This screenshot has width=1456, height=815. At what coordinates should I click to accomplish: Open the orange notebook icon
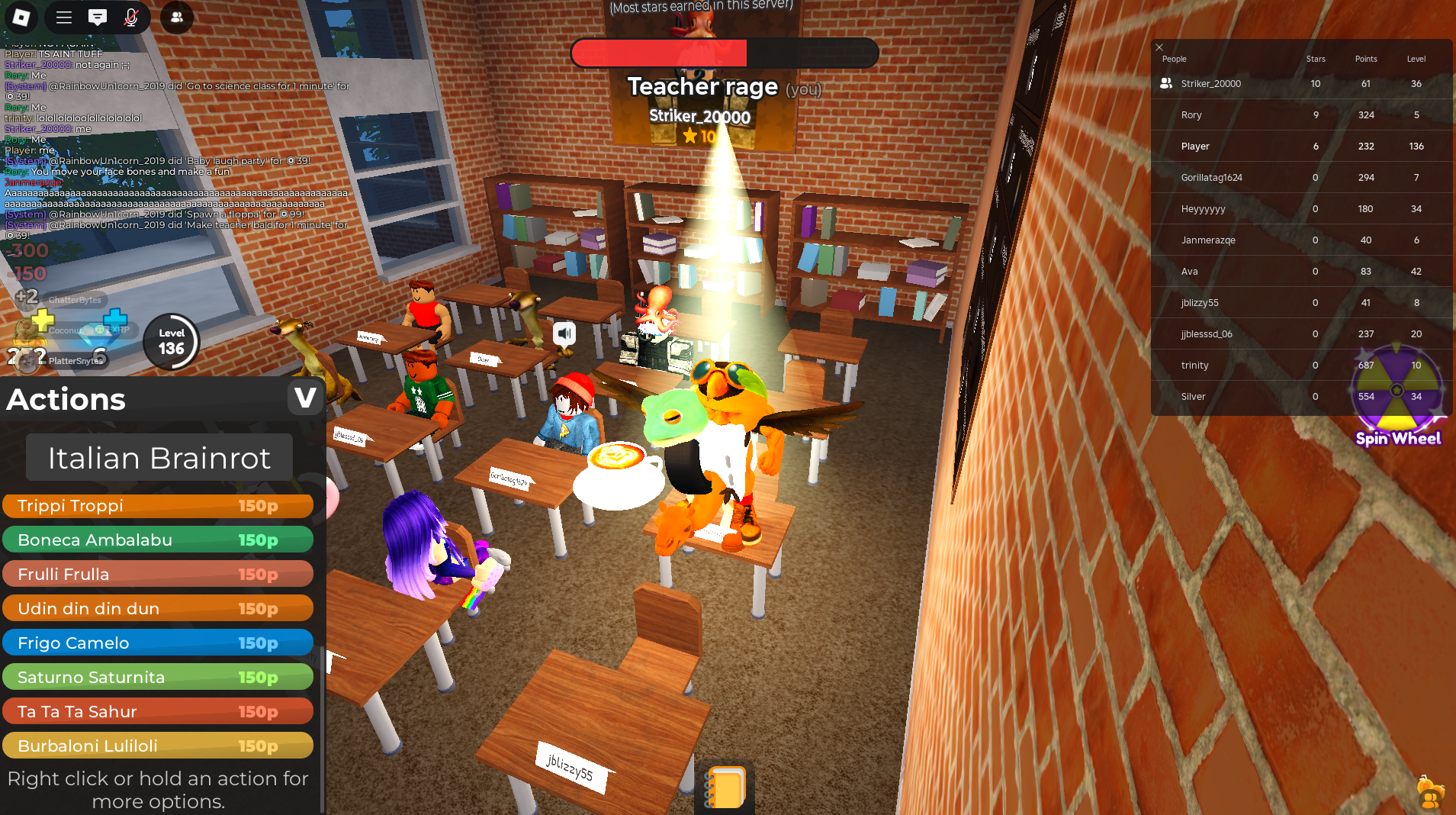pos(725,788)
